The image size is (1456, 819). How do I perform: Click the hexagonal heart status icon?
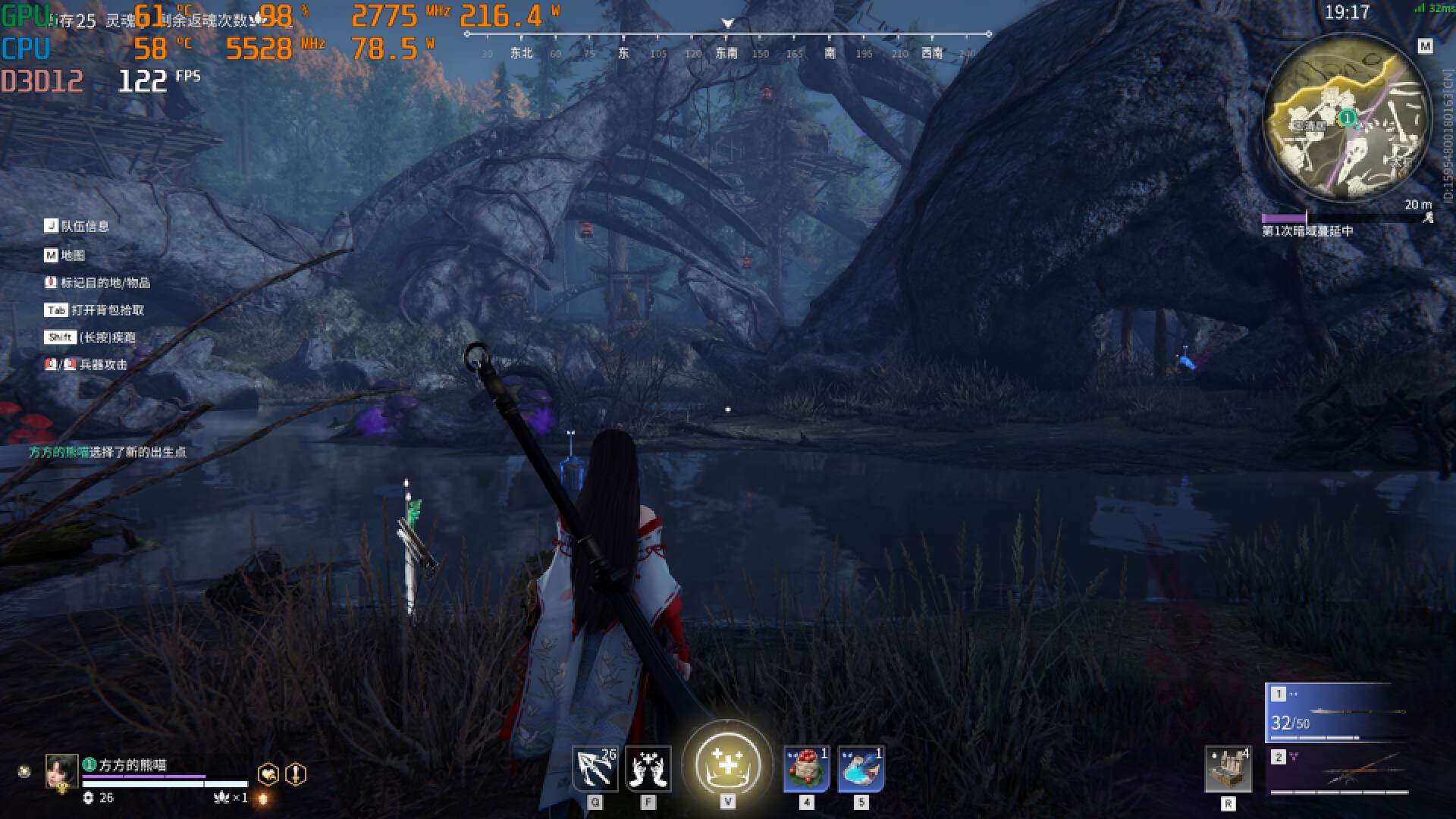268,774
